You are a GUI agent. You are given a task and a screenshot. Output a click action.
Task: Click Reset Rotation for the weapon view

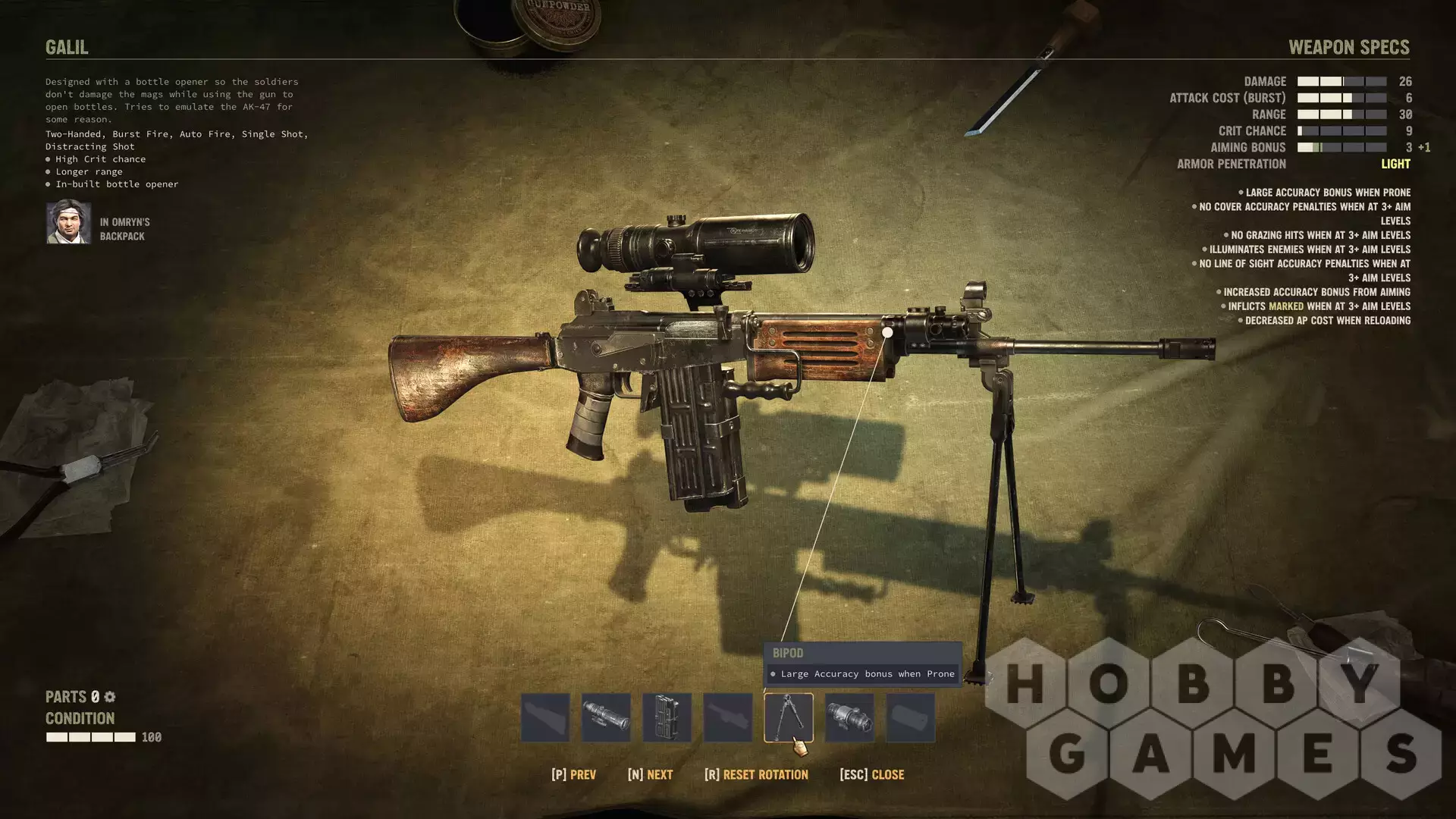(757, 774)
